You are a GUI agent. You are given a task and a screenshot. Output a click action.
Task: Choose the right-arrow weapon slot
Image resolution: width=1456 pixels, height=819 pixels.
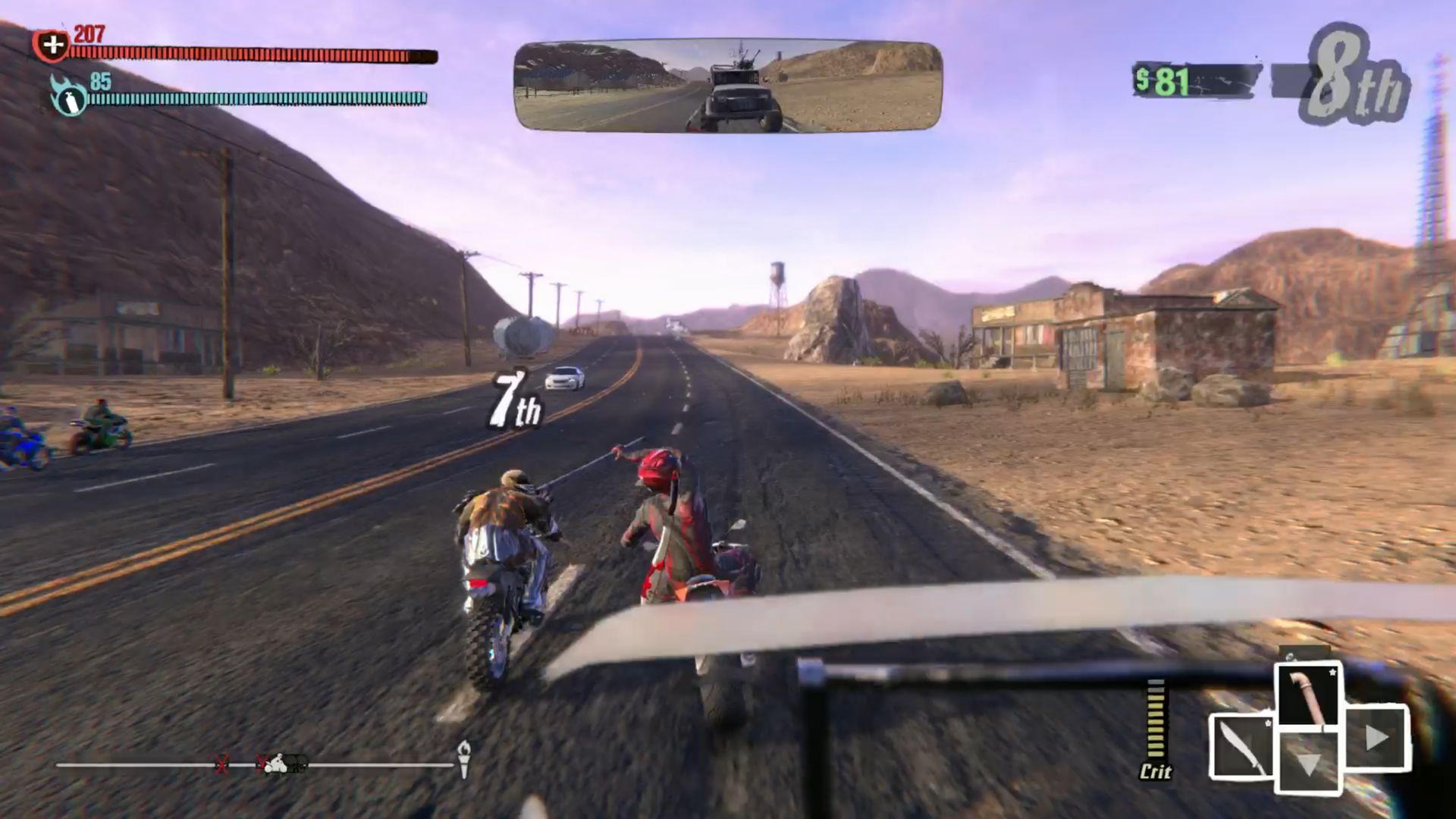1376,738
